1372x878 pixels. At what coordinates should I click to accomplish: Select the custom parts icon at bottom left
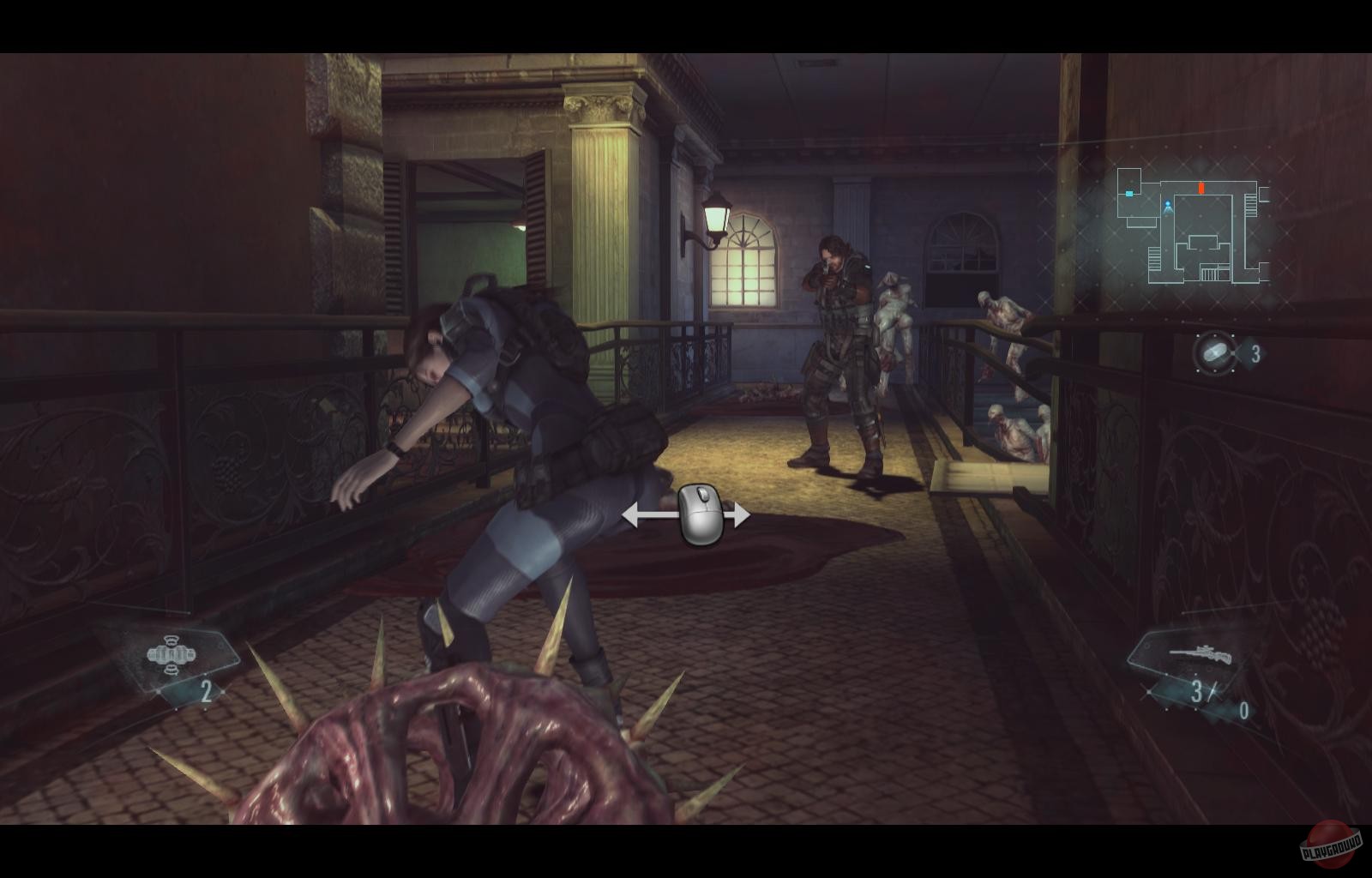coord(171,656)
